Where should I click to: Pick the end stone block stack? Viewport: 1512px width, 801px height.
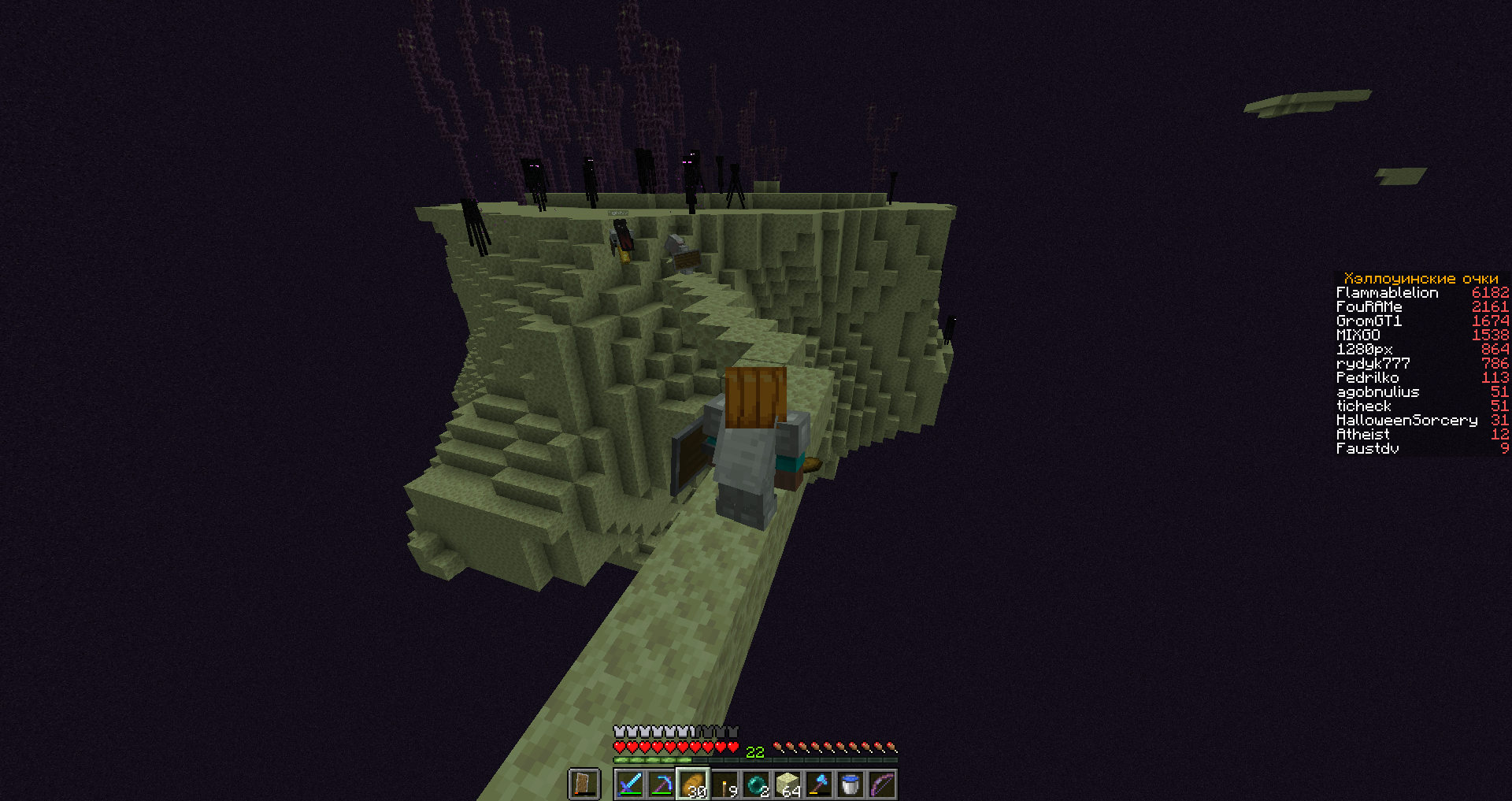point(787,784)
